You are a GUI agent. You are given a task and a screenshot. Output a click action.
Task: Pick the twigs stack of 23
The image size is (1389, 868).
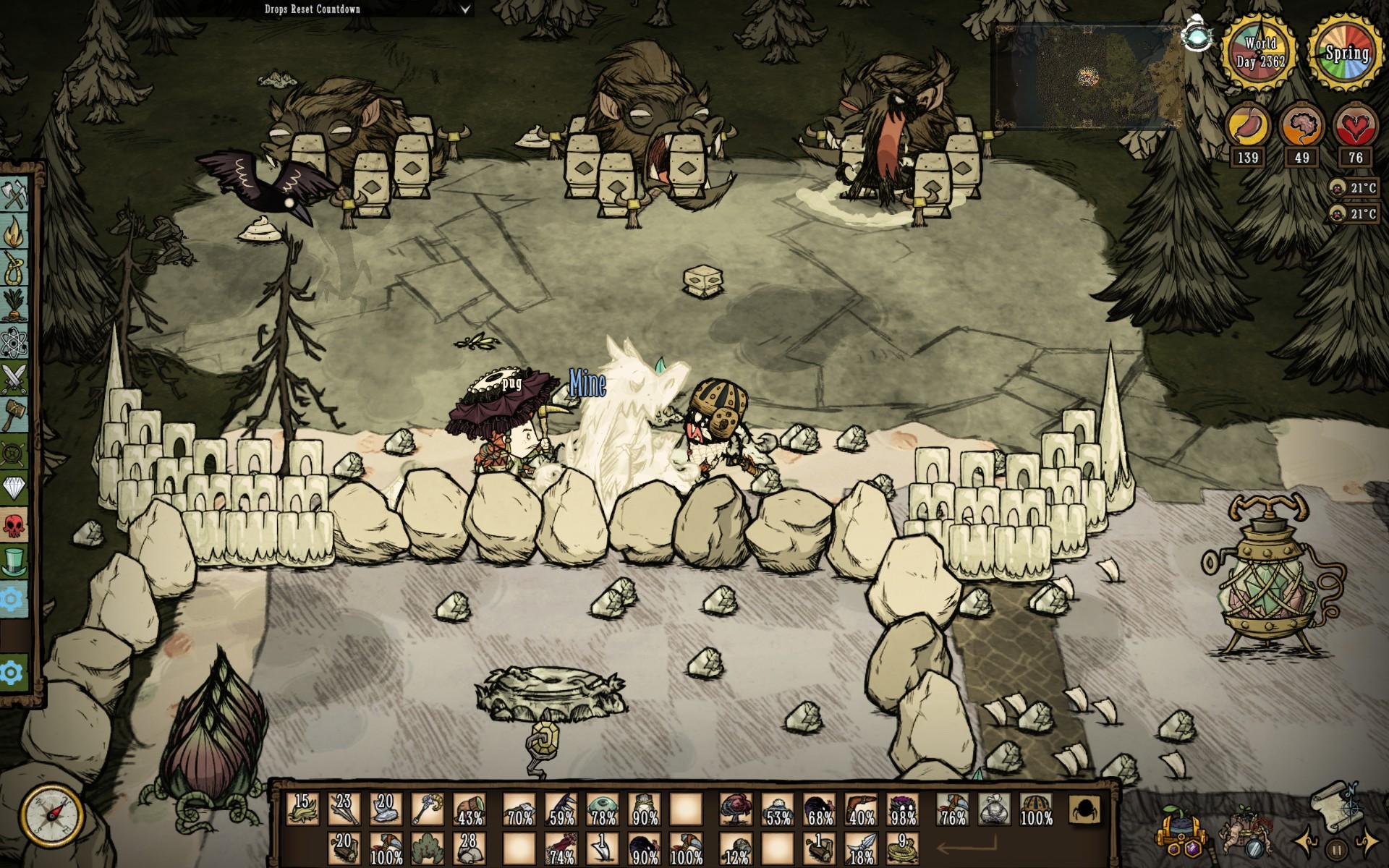pyautogui.click(x=344, y=809)
